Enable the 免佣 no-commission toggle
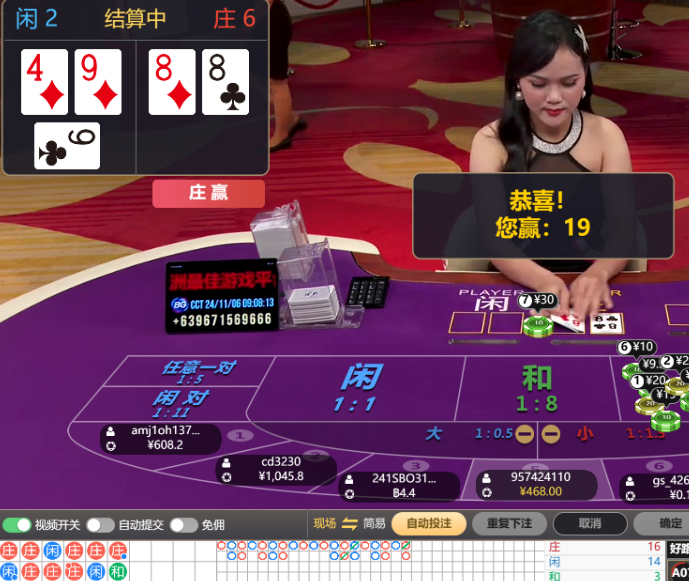689x581 pixels. click(183, 525)
